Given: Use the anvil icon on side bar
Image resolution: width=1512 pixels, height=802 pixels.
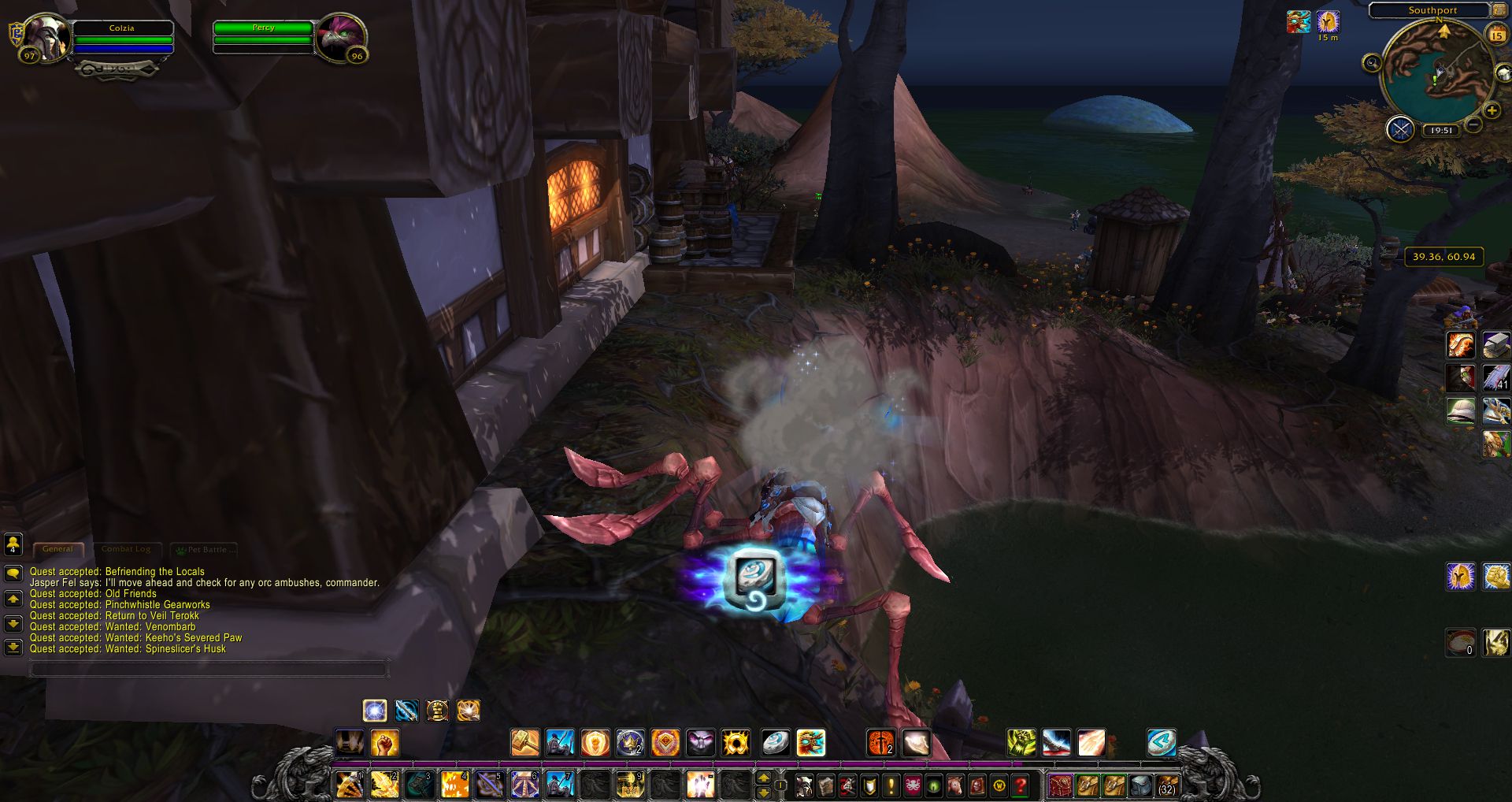Looking at the screenshot, I should (1495, 345).
